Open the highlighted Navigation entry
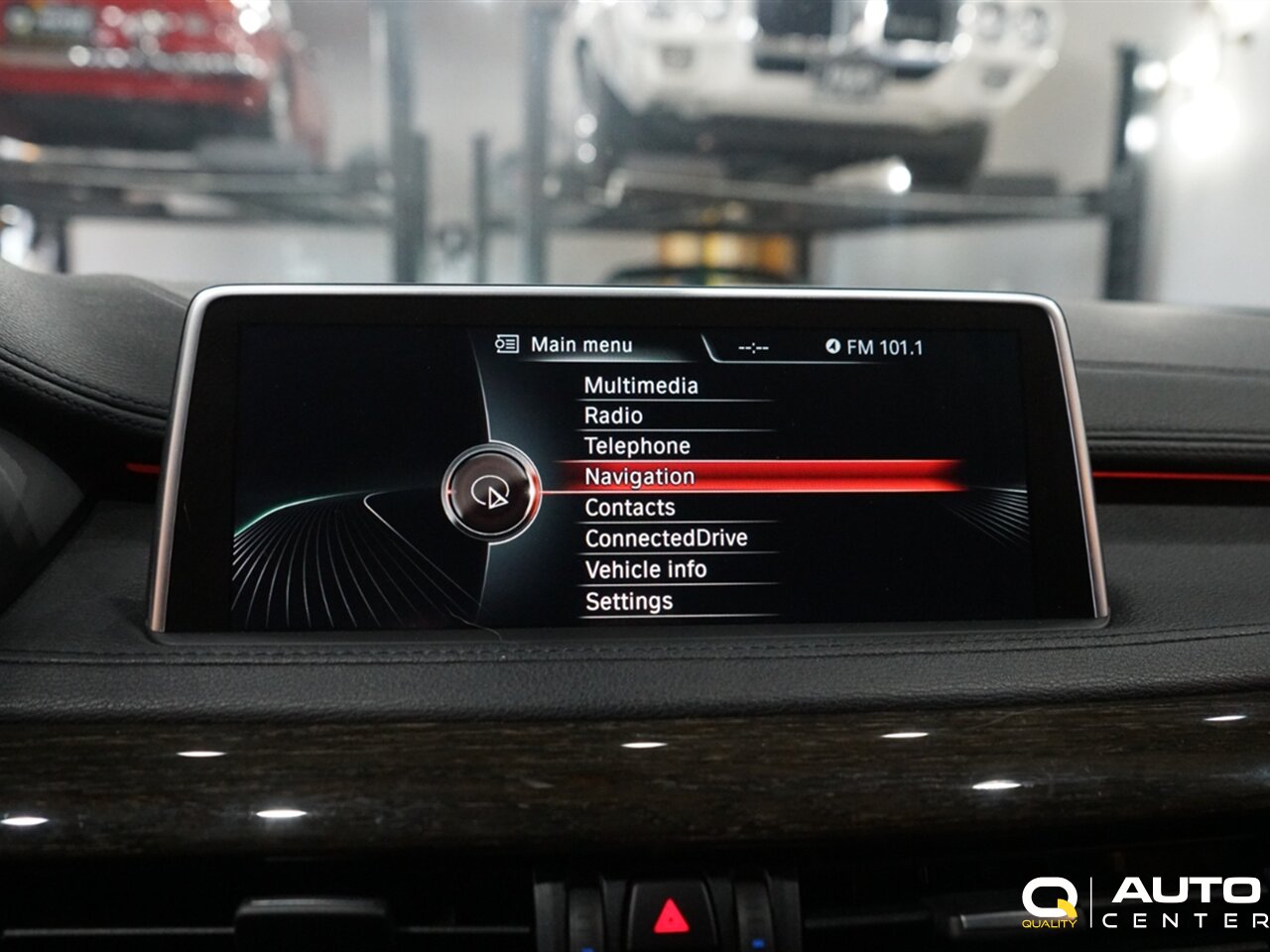The width and height of the screenshot is (1270, 952). (x=640, y=477)
